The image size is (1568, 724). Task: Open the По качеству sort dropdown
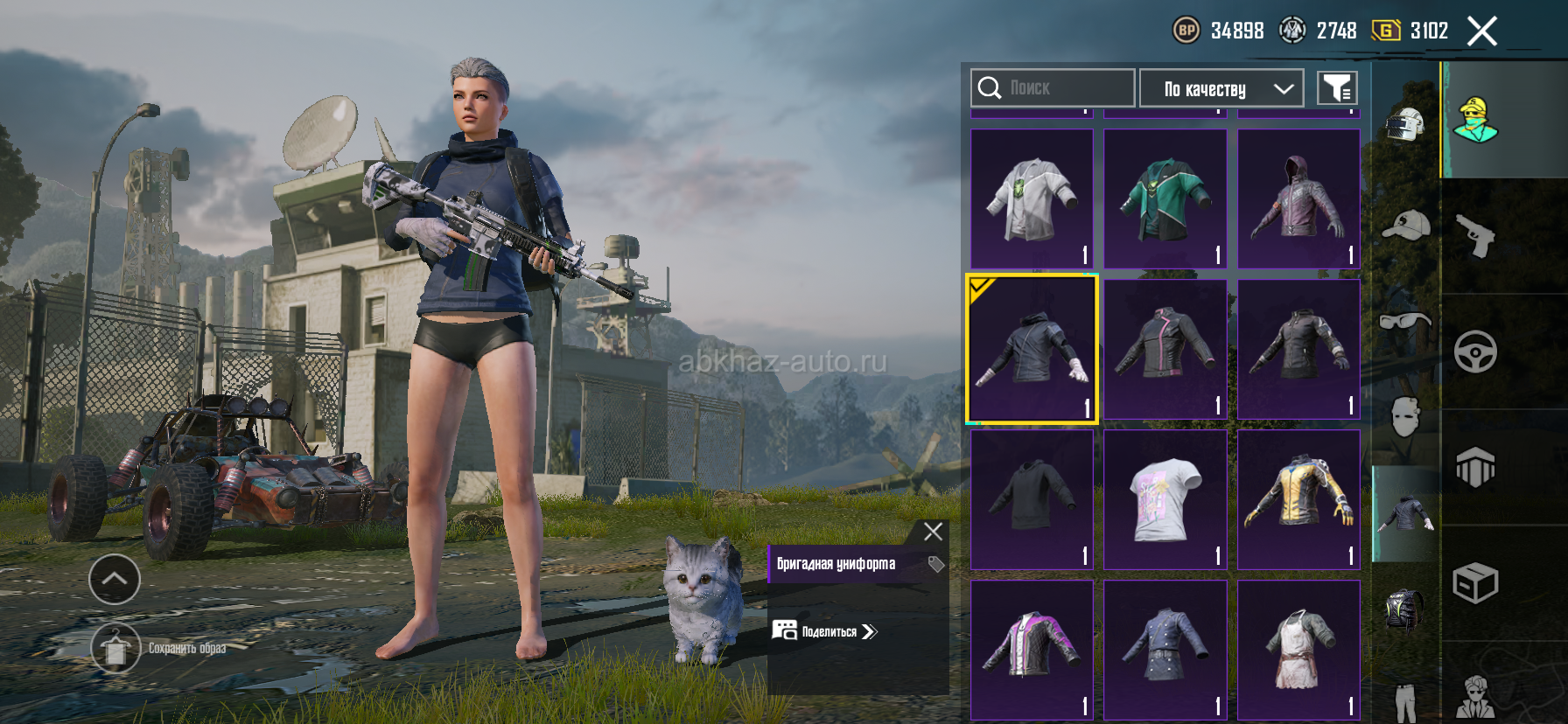1221,88
